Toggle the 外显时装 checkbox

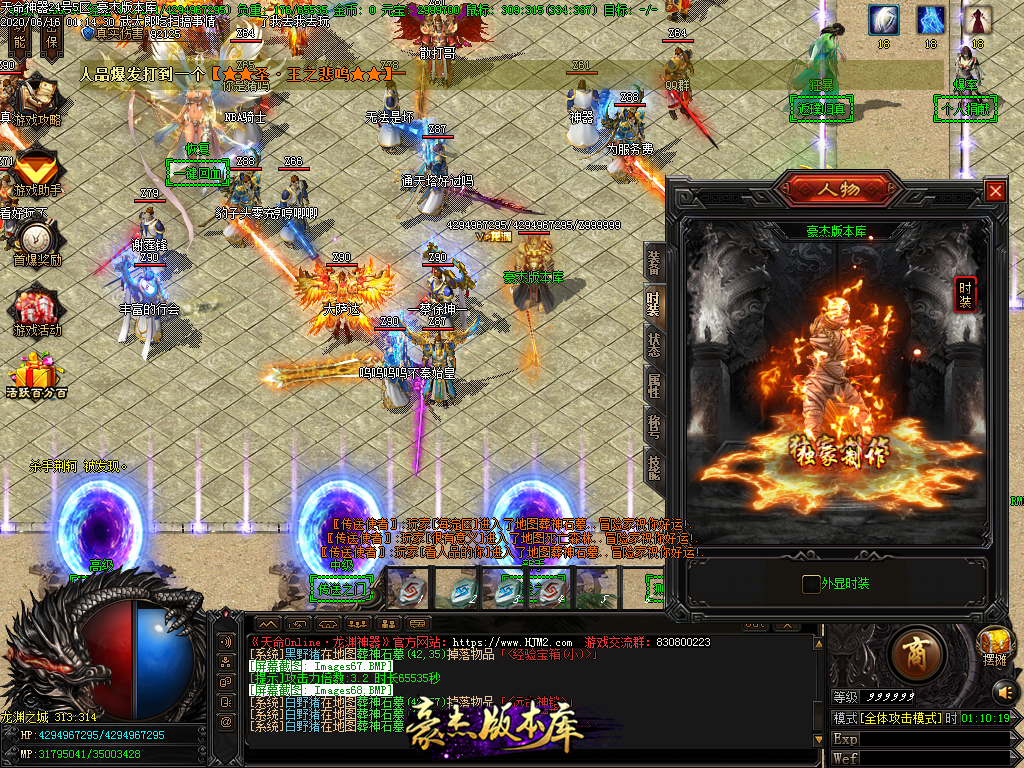811,583
